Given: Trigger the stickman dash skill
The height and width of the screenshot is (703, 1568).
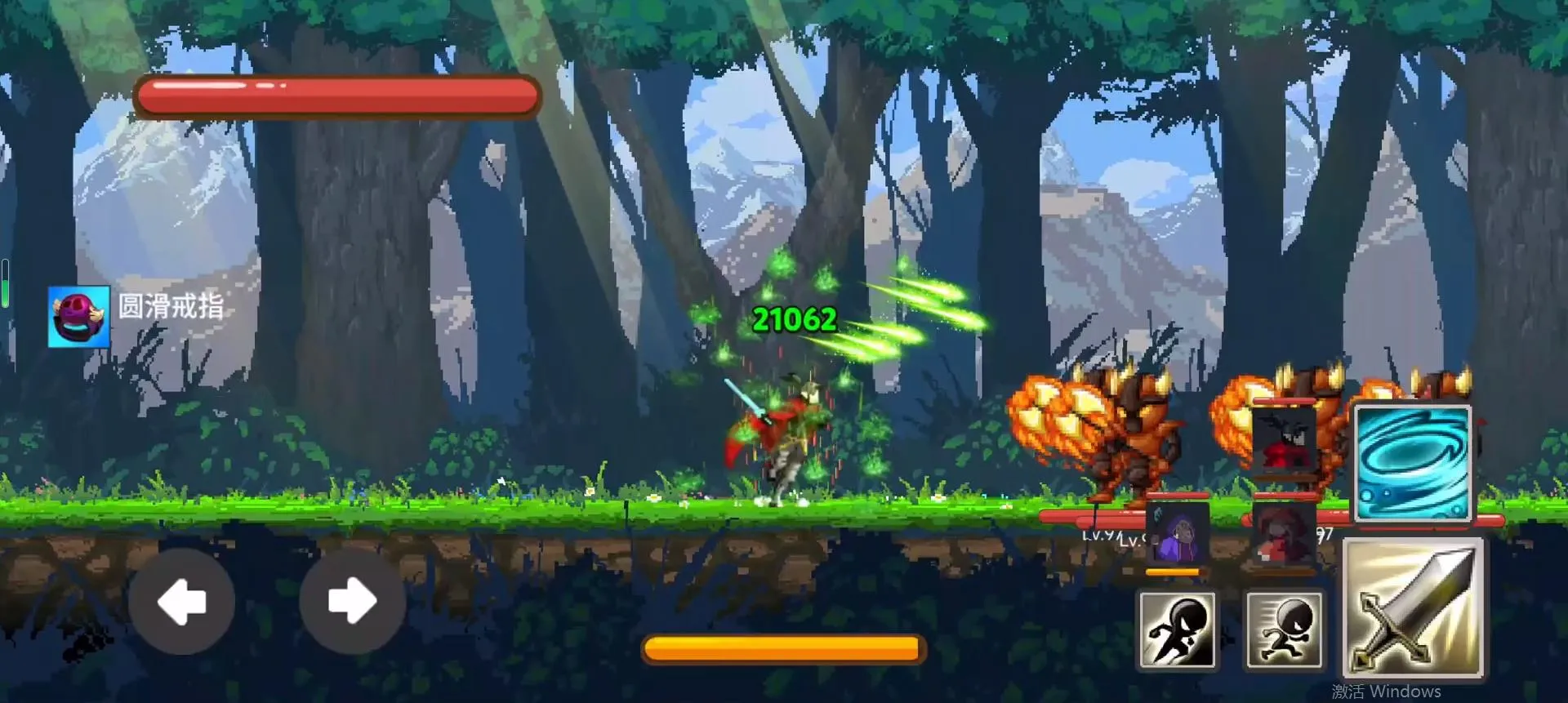Looking at the screenshot, I should [1284, 630].
